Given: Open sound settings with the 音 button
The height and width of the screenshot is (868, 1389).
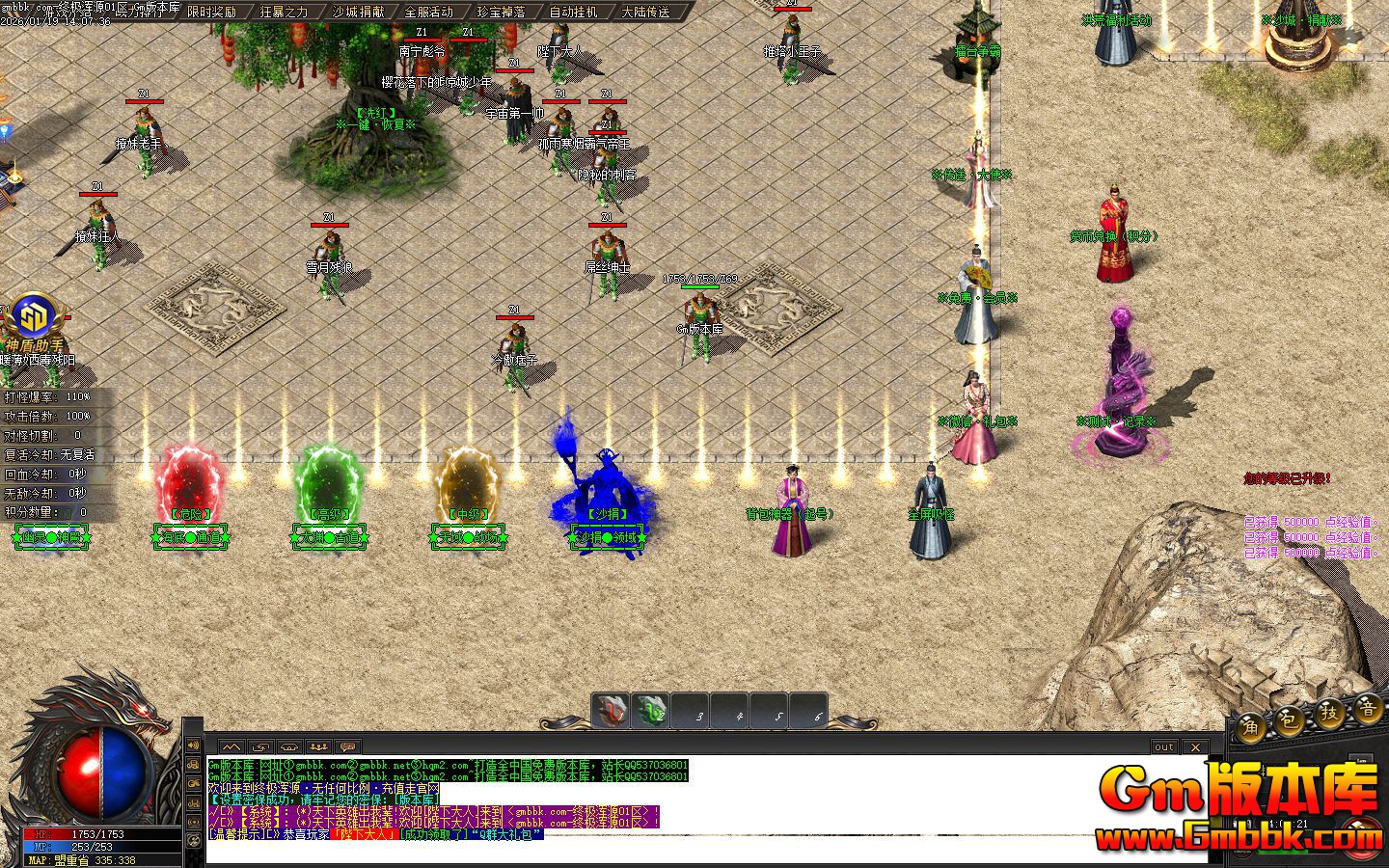Looking at the screenshot, I should (x=1367, y=709).
